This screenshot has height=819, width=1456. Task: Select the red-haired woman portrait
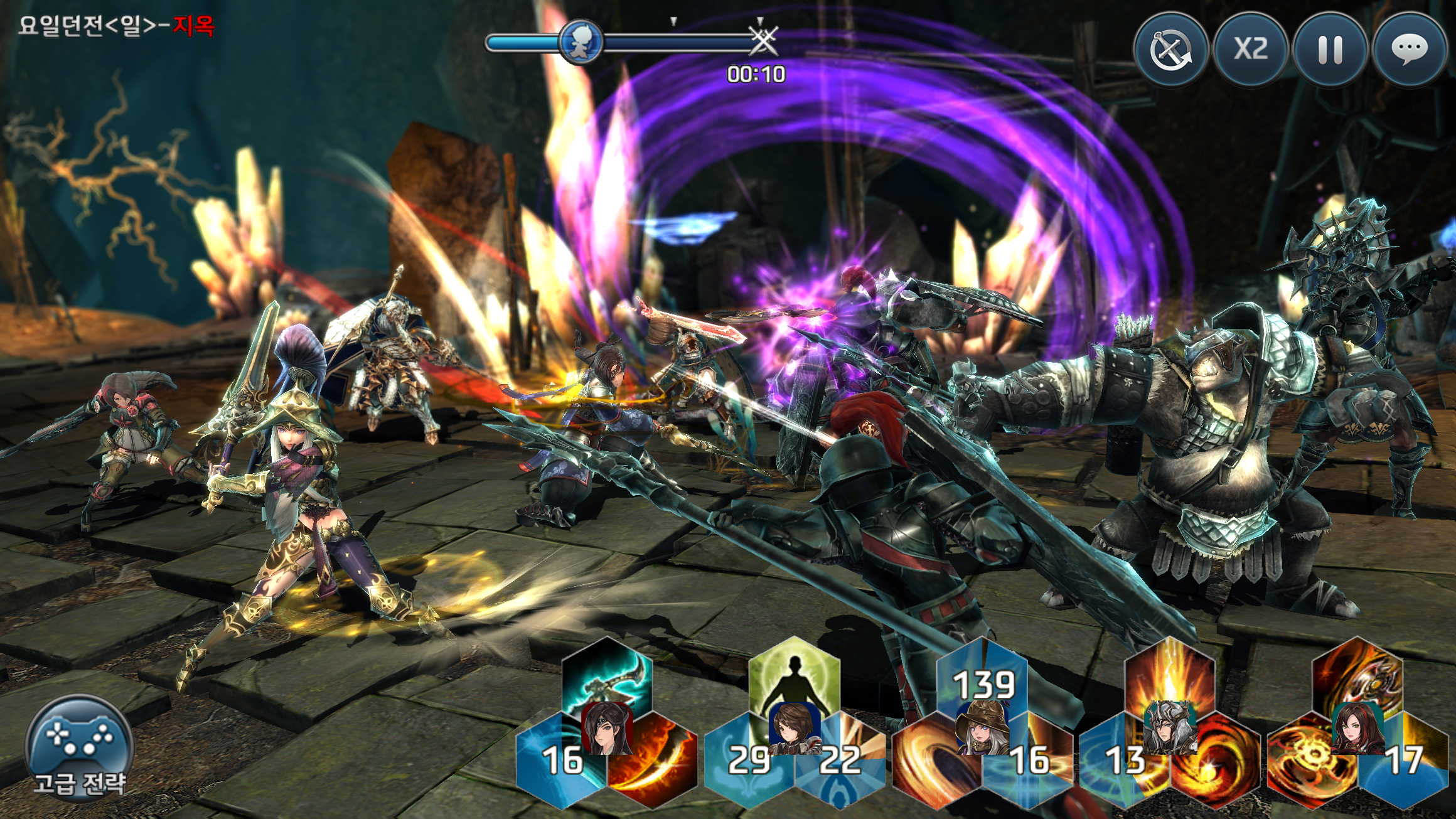[1357, 728]
